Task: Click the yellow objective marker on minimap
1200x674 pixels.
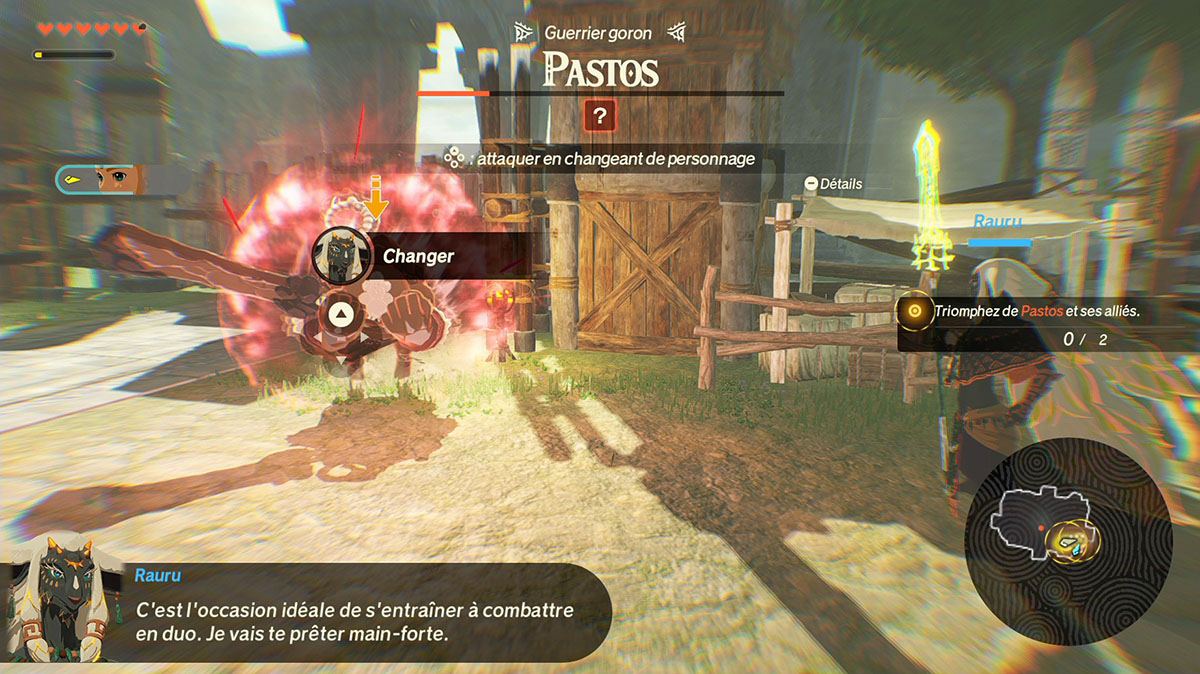Action: 1074,542
